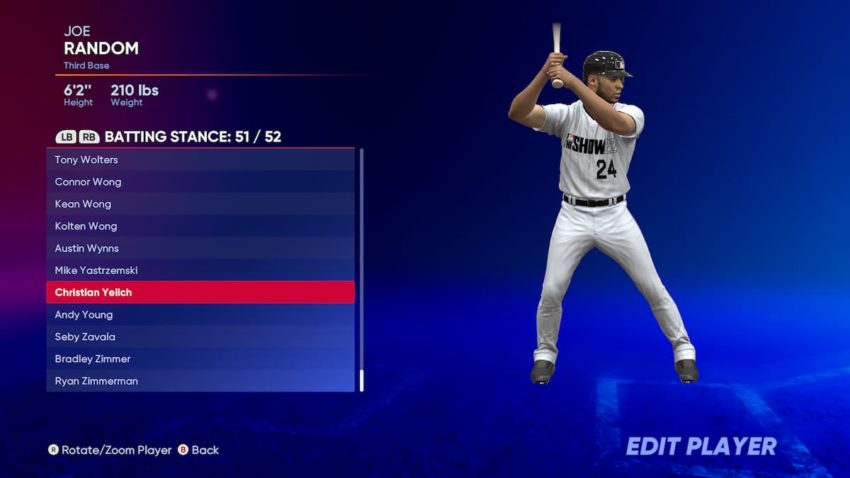This screenshot has width=850, height=478.
Task: Choose the Connor Wong stance
Action: (x=200, y=182)
